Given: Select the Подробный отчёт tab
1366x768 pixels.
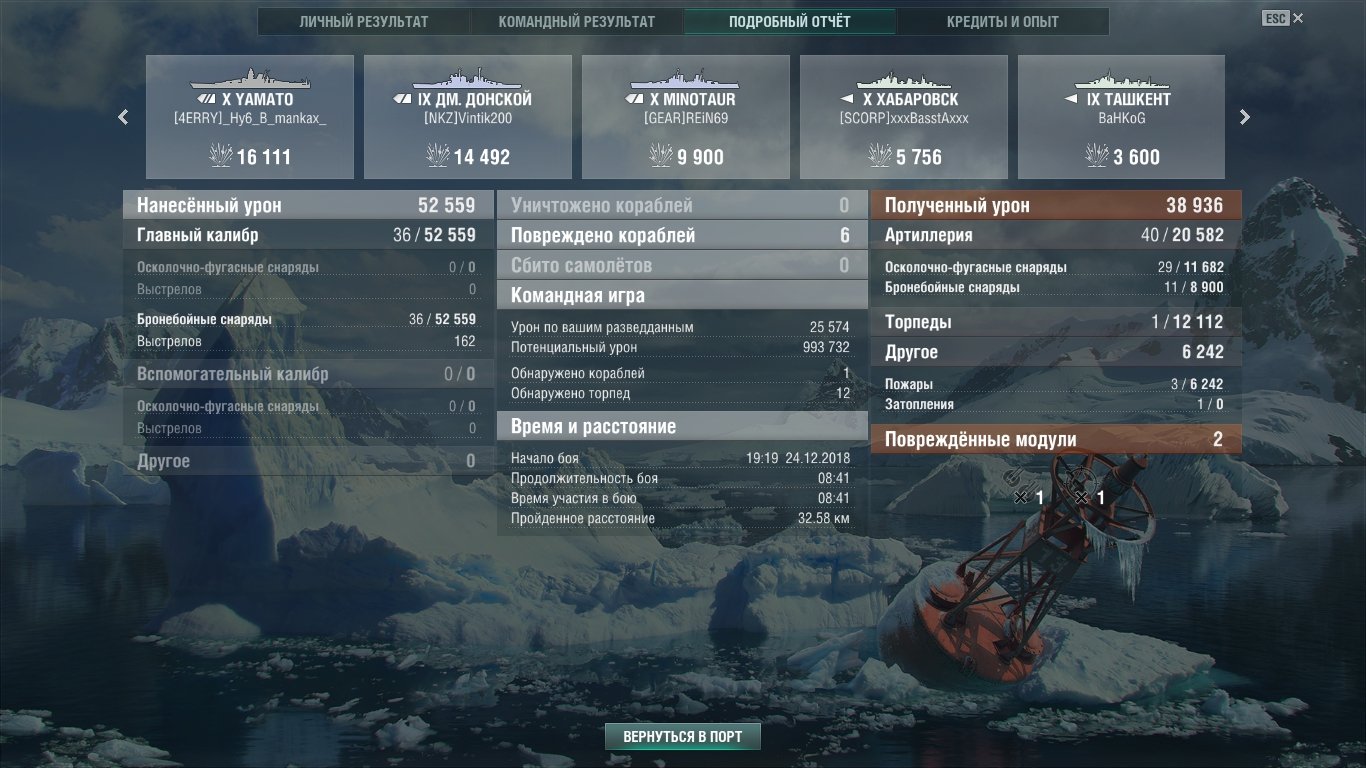Looking at the screenshot, I should [790, 22].
